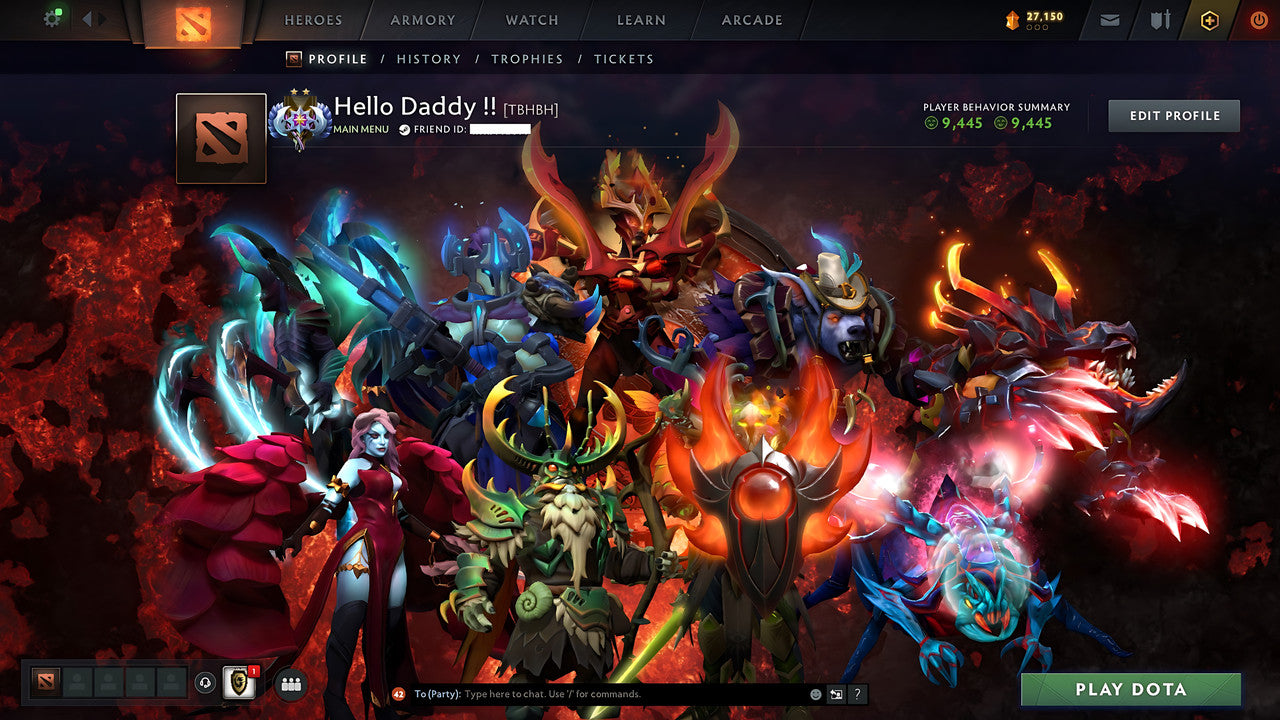Open the WATCH menu
Screen dimensions: 1280x720
(x=531, y=20)
